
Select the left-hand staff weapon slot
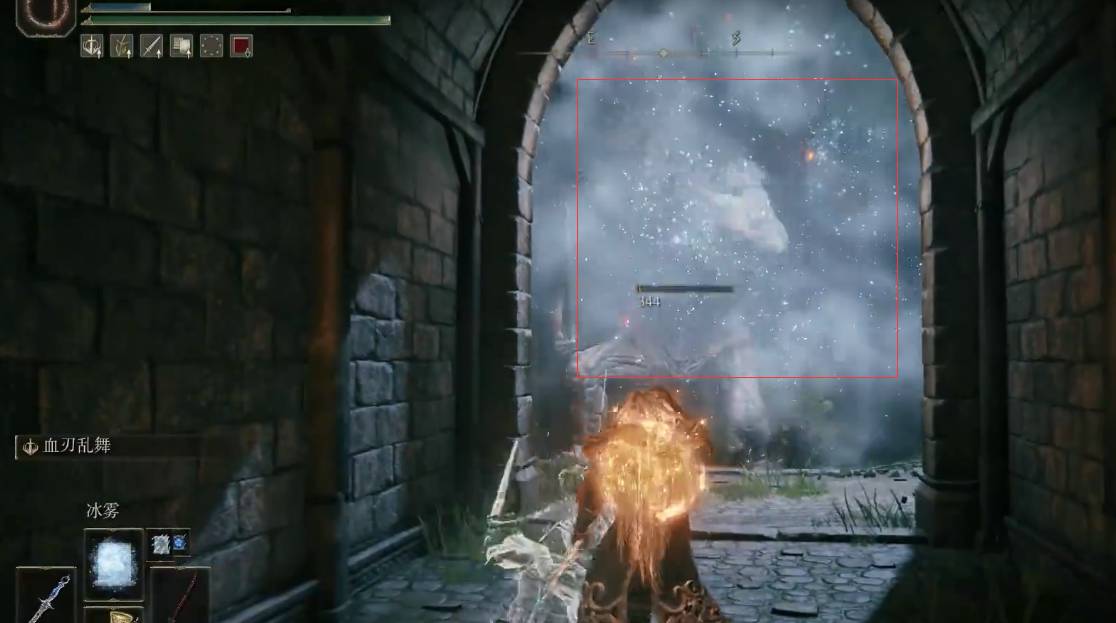click(x=46, y=596)
